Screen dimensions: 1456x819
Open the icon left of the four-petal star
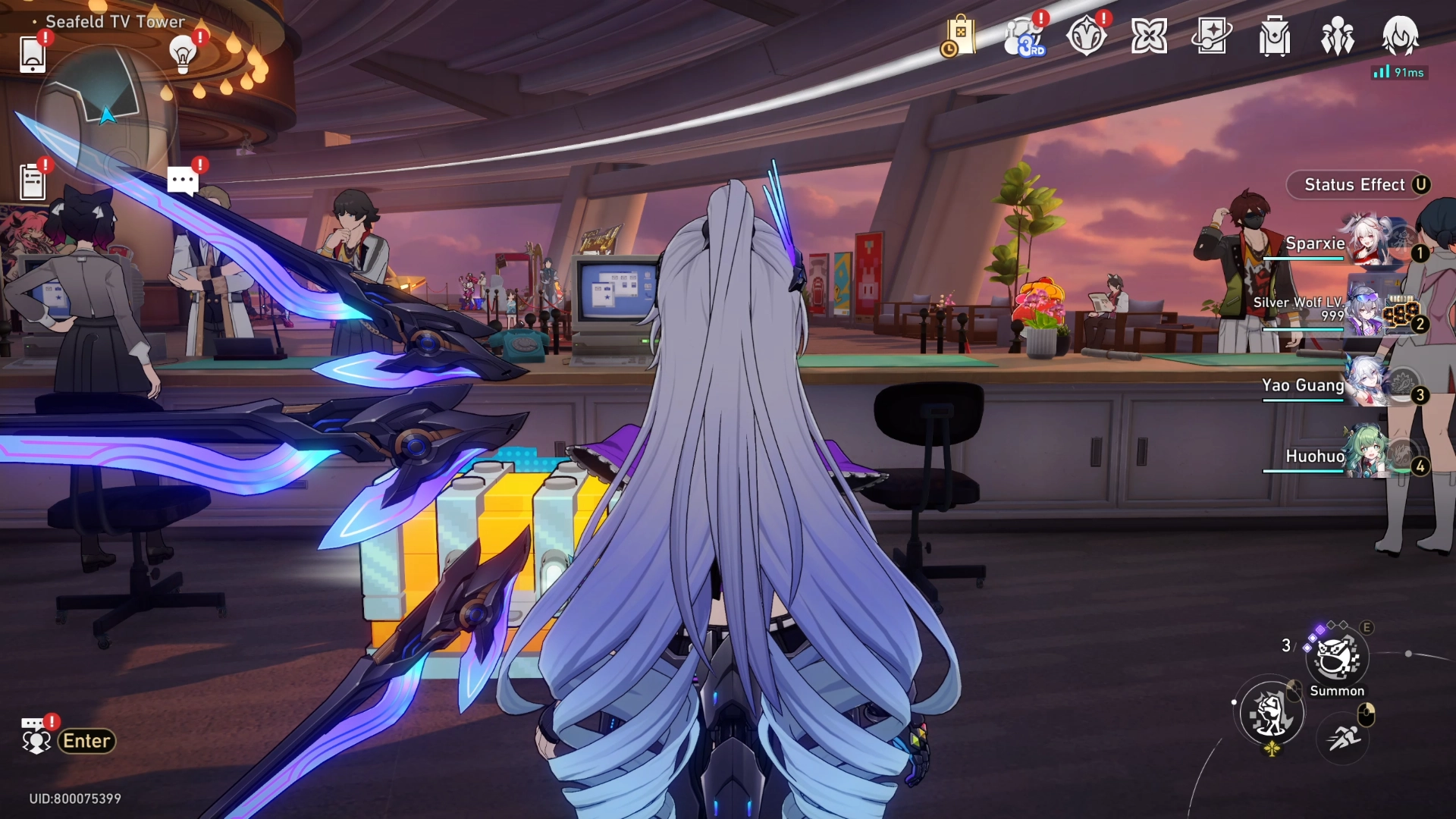pyautogui.click(x=1086, y=36)
